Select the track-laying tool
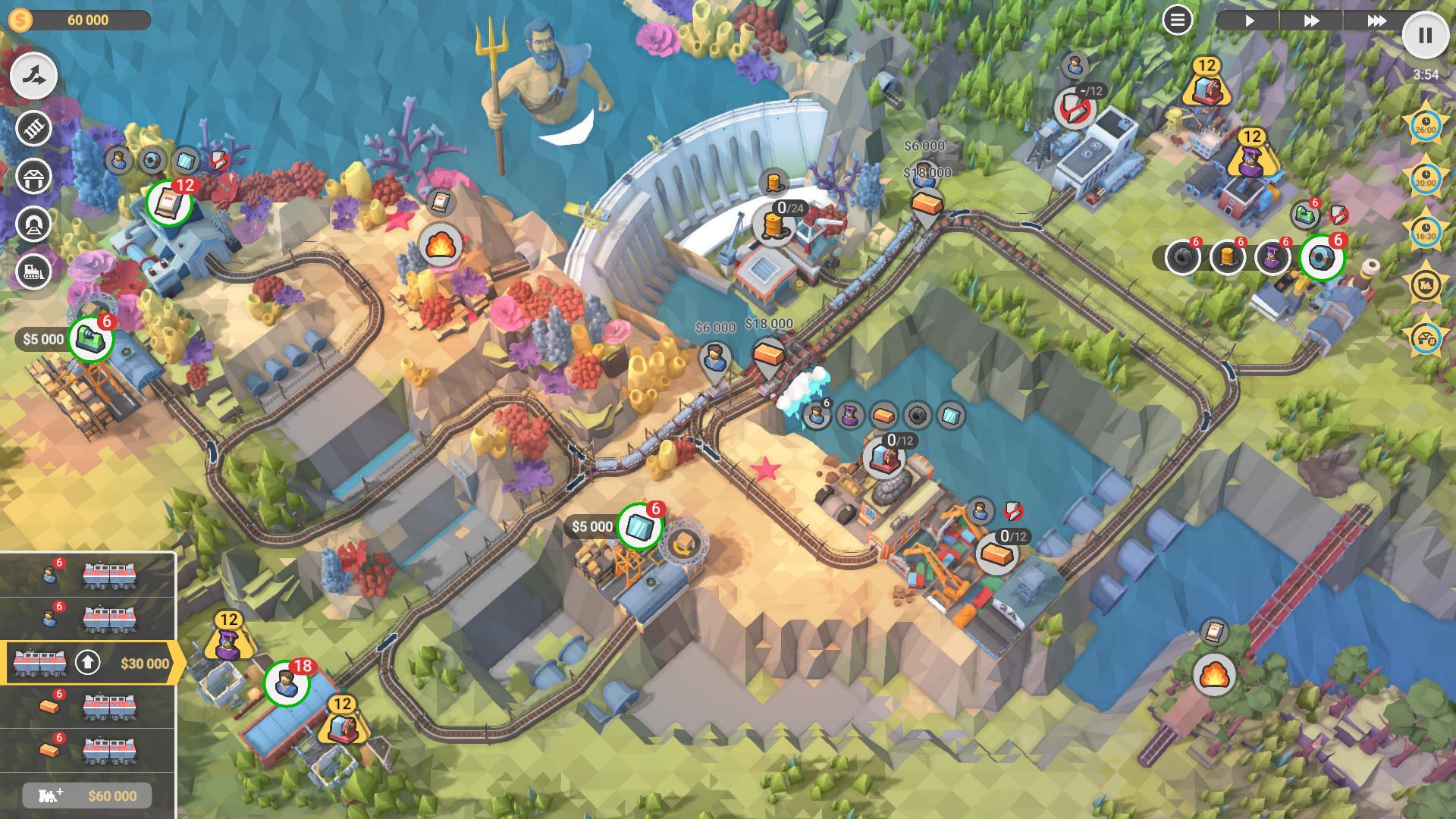This screenshot has width=1456, height=819. click(x=33, y=127)
